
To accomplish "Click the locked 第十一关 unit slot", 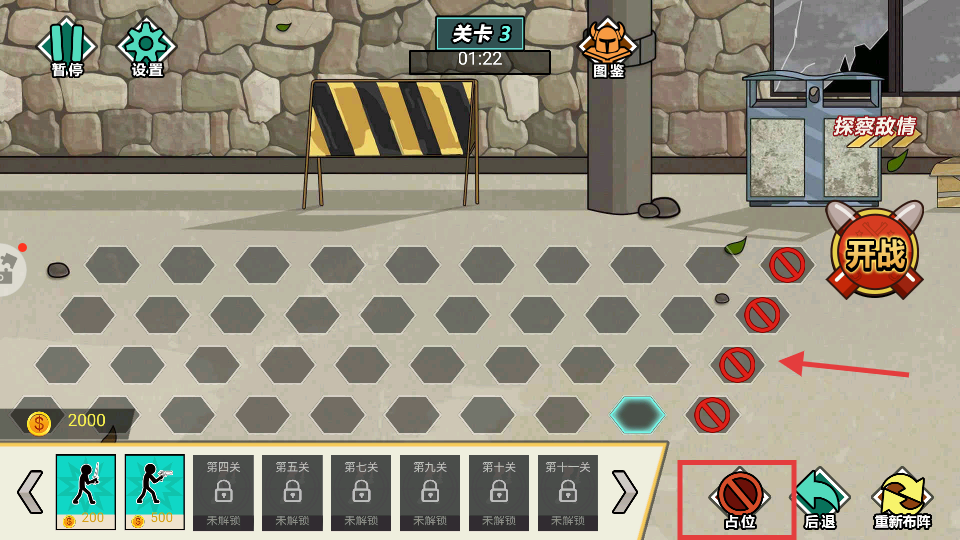I will point(568,491).
